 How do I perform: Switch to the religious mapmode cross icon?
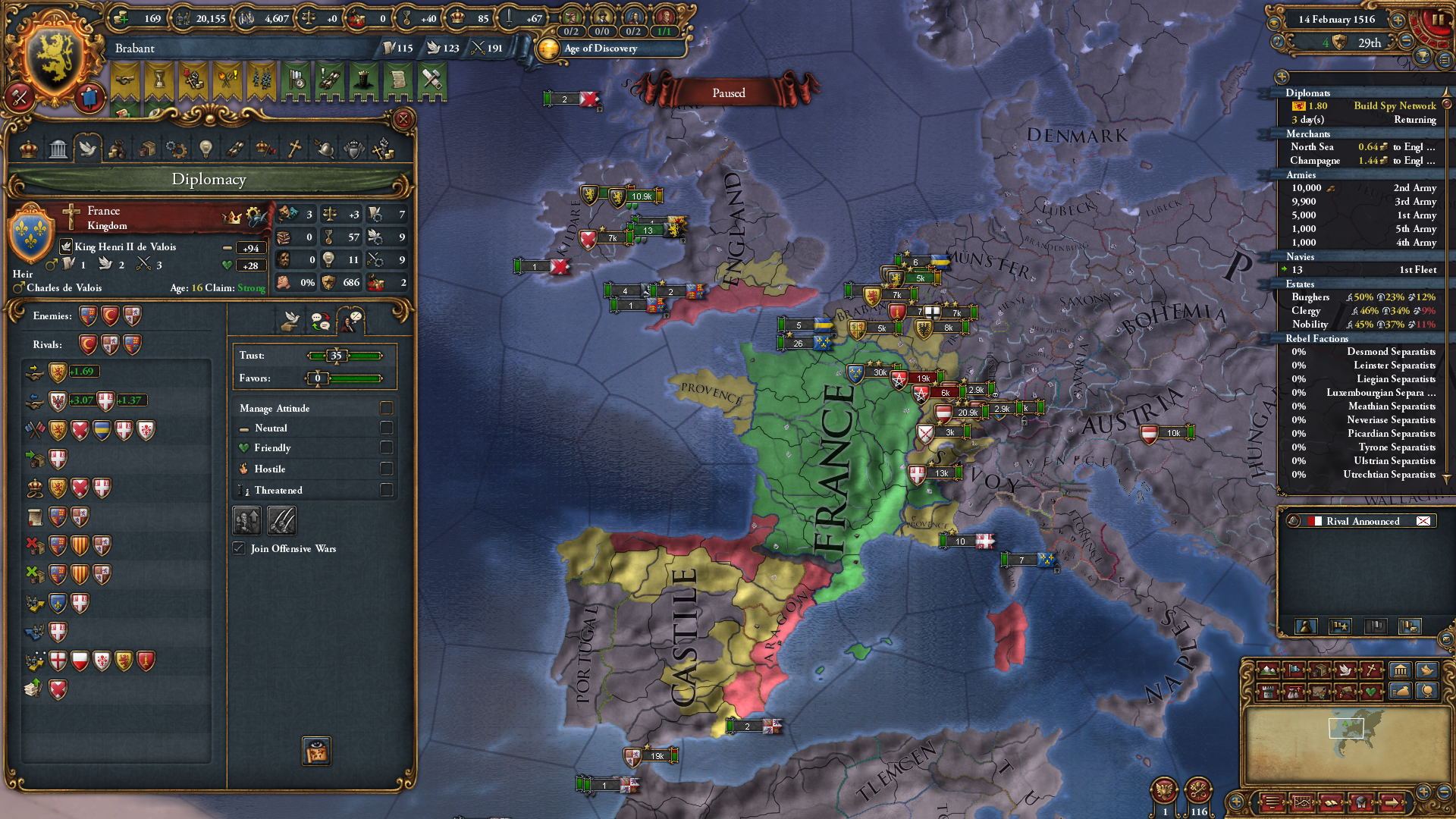point(1371,671)
